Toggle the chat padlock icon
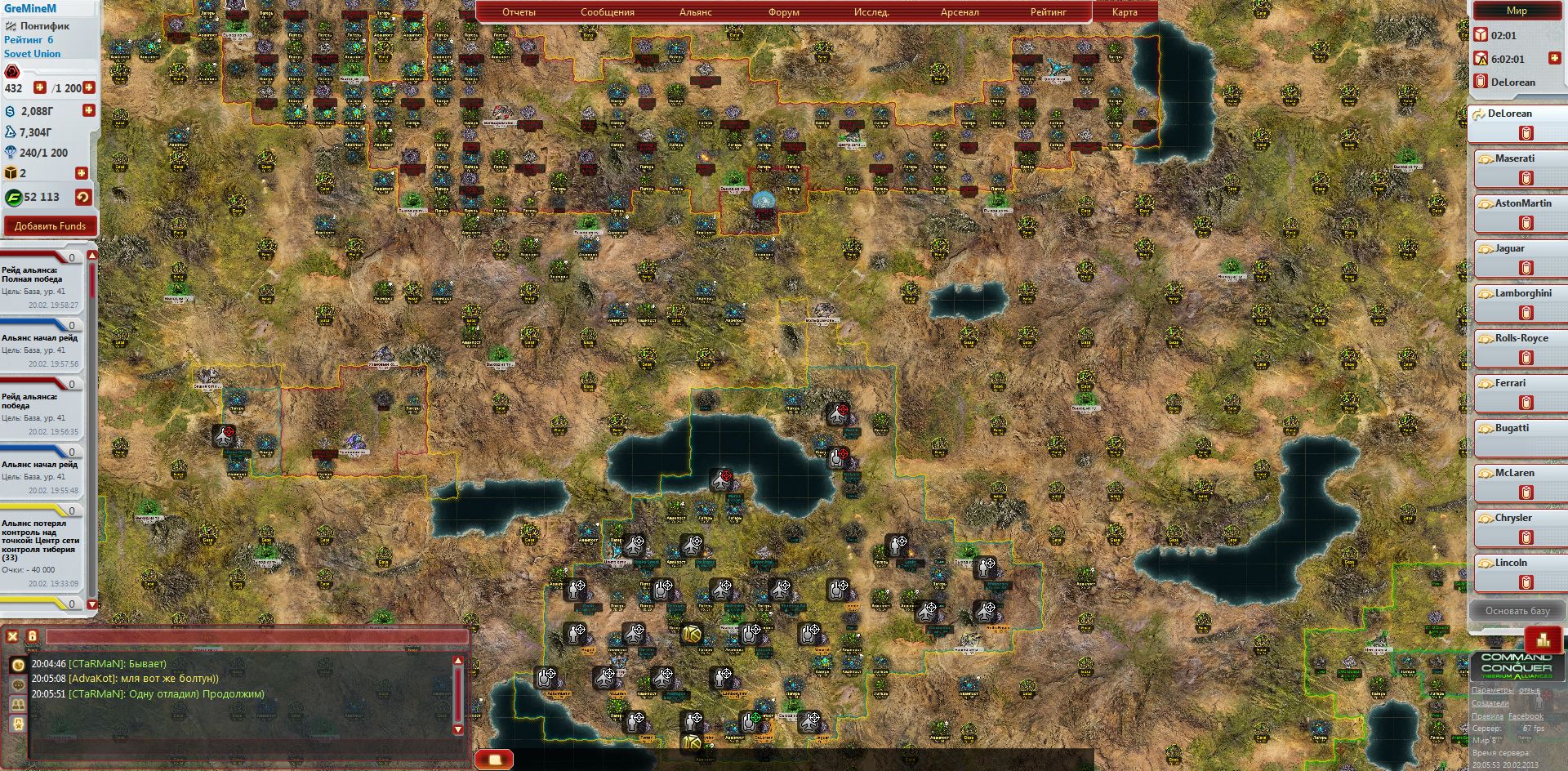The height and width of the screenshot is (771, 1568). (x=33, y=637)
